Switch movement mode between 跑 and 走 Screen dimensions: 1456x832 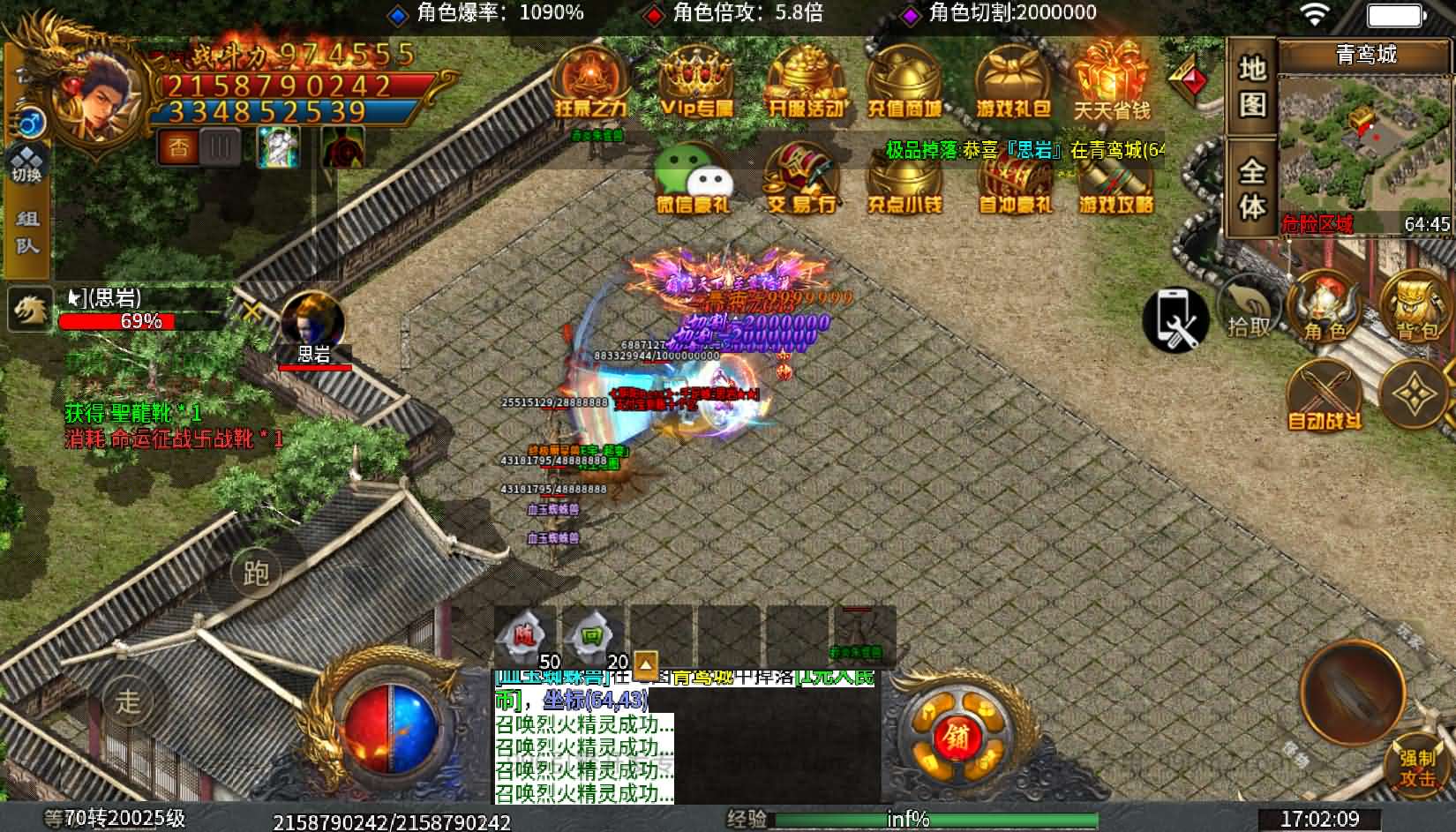click(257, 572)
